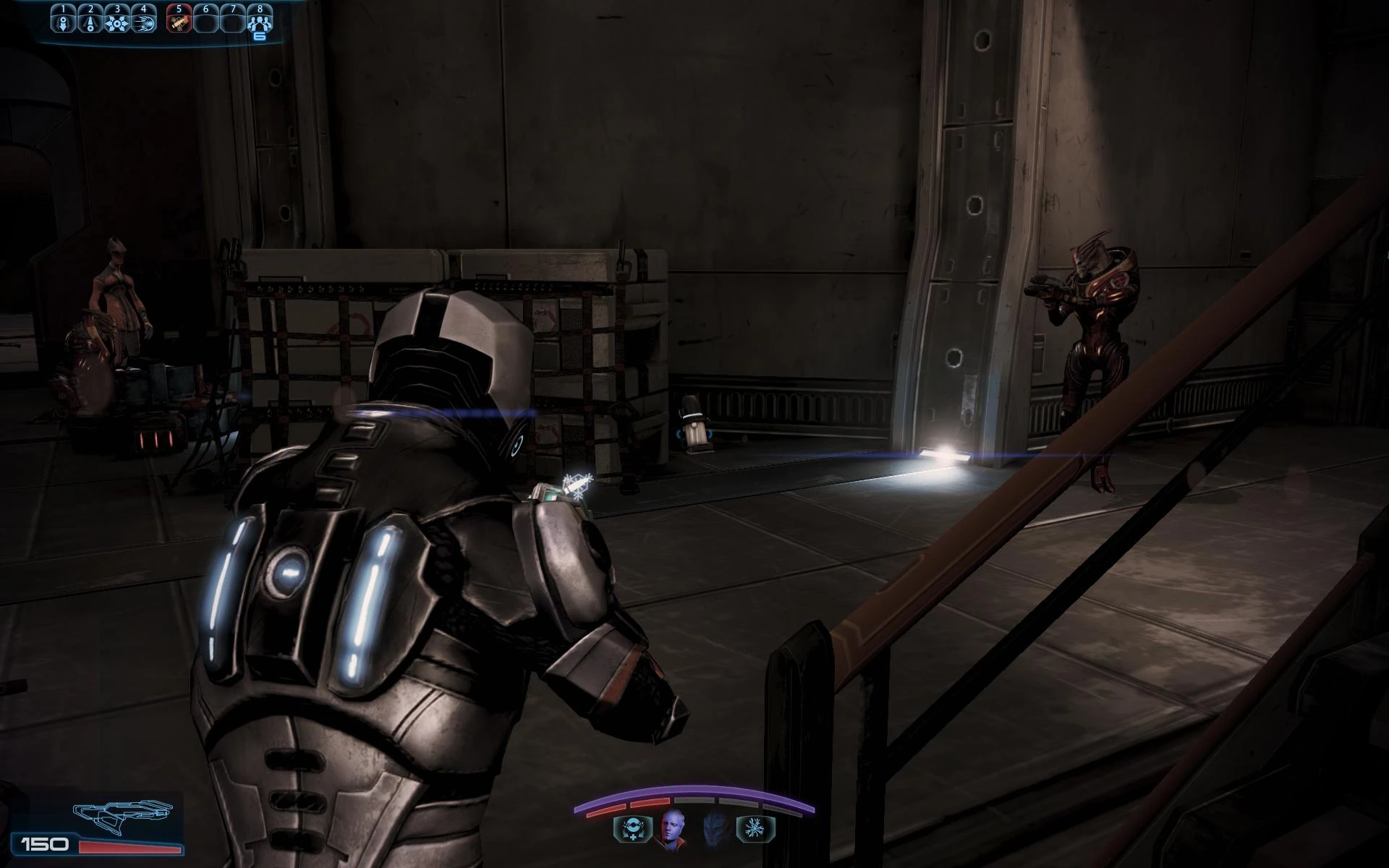Viewport: 1389px width, 868px height.
Task: Select the number 1 hotkey label
Action: (x=64, y=9)
